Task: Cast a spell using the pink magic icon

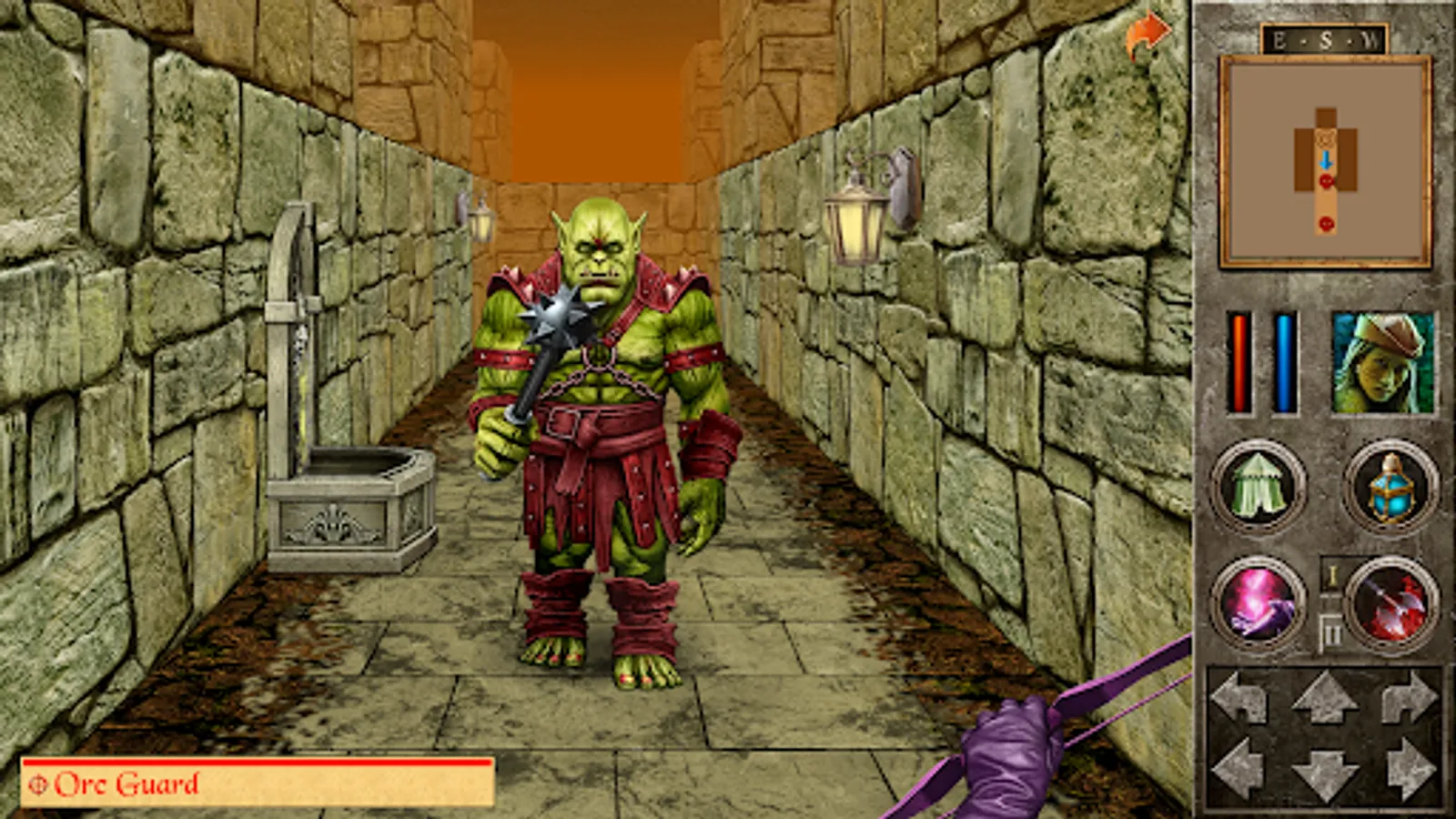Action: point(1259,605)
